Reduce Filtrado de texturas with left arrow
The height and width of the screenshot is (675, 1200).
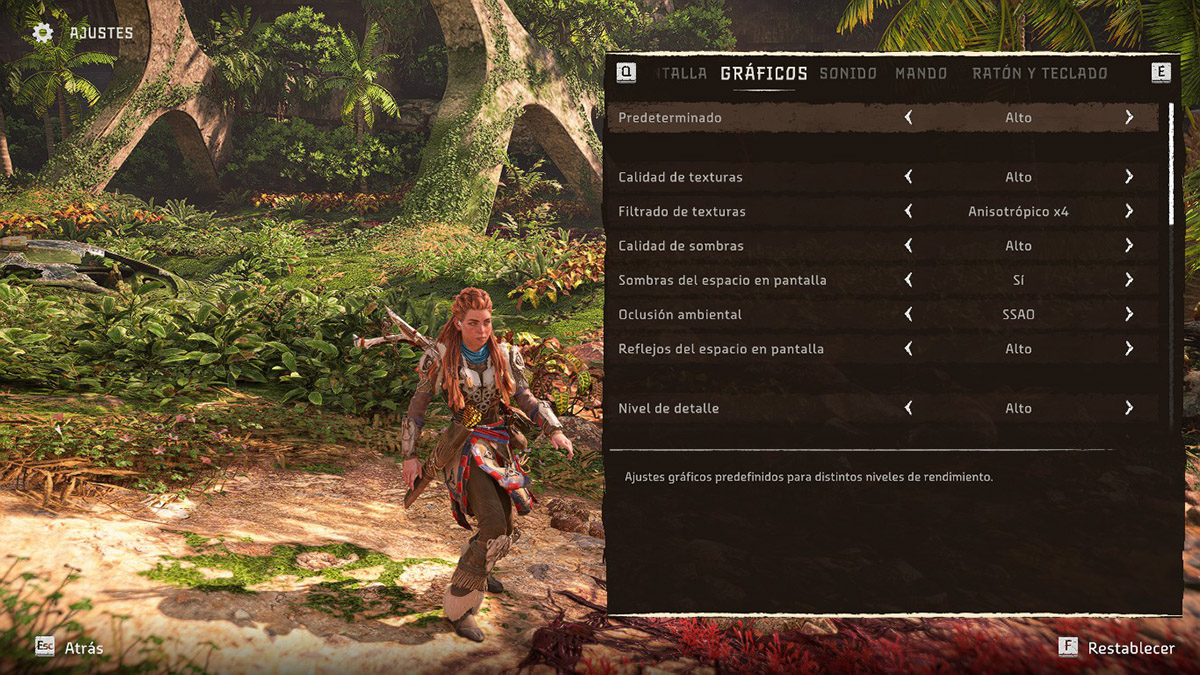pos(908,211)
